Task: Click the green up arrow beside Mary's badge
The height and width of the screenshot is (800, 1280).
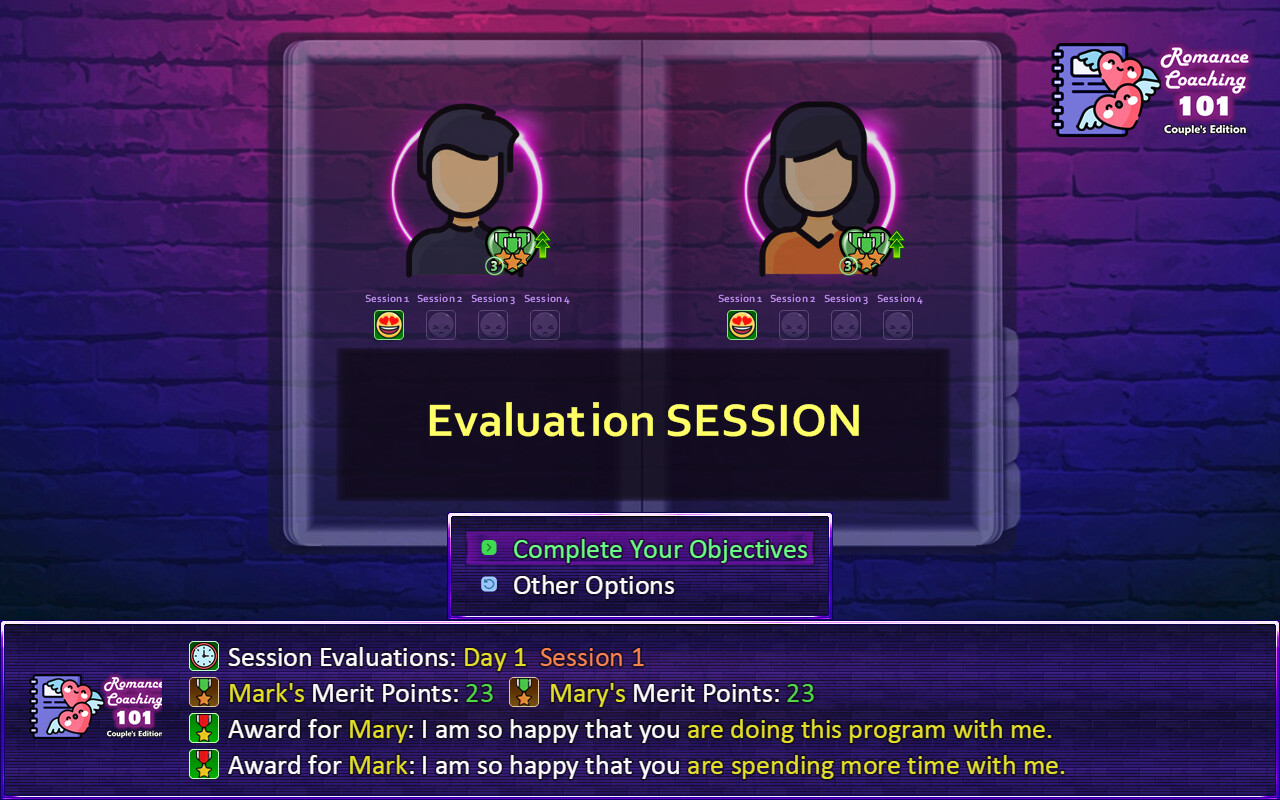Action: (895, 243)
